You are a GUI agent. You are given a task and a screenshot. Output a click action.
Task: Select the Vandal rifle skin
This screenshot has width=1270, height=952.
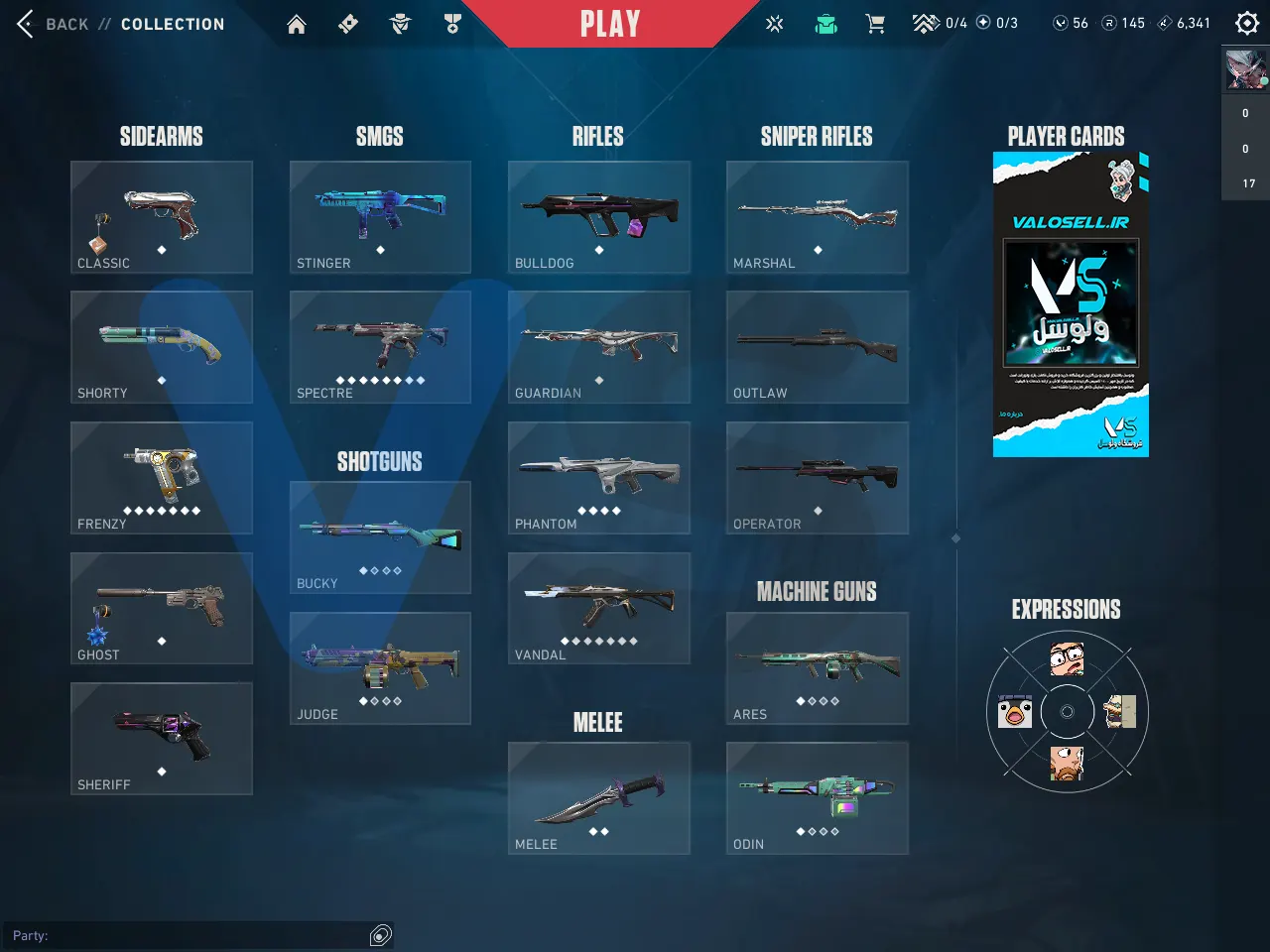598,607
